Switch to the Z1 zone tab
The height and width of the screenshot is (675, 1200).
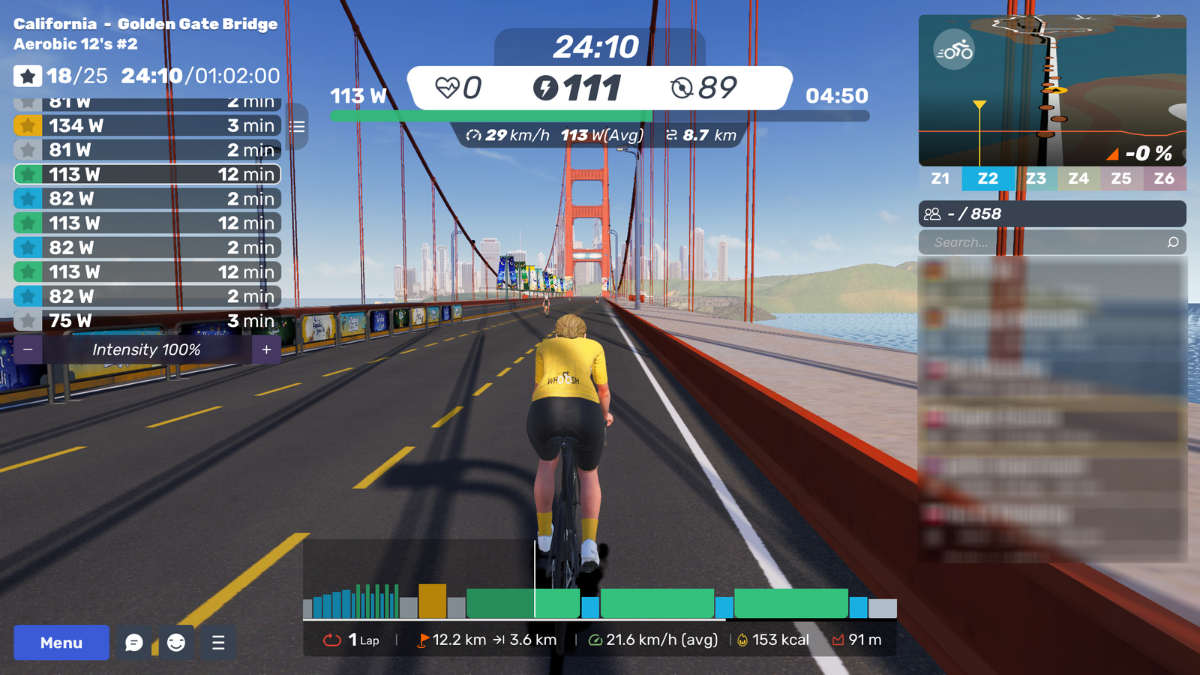tap(940, 179)
